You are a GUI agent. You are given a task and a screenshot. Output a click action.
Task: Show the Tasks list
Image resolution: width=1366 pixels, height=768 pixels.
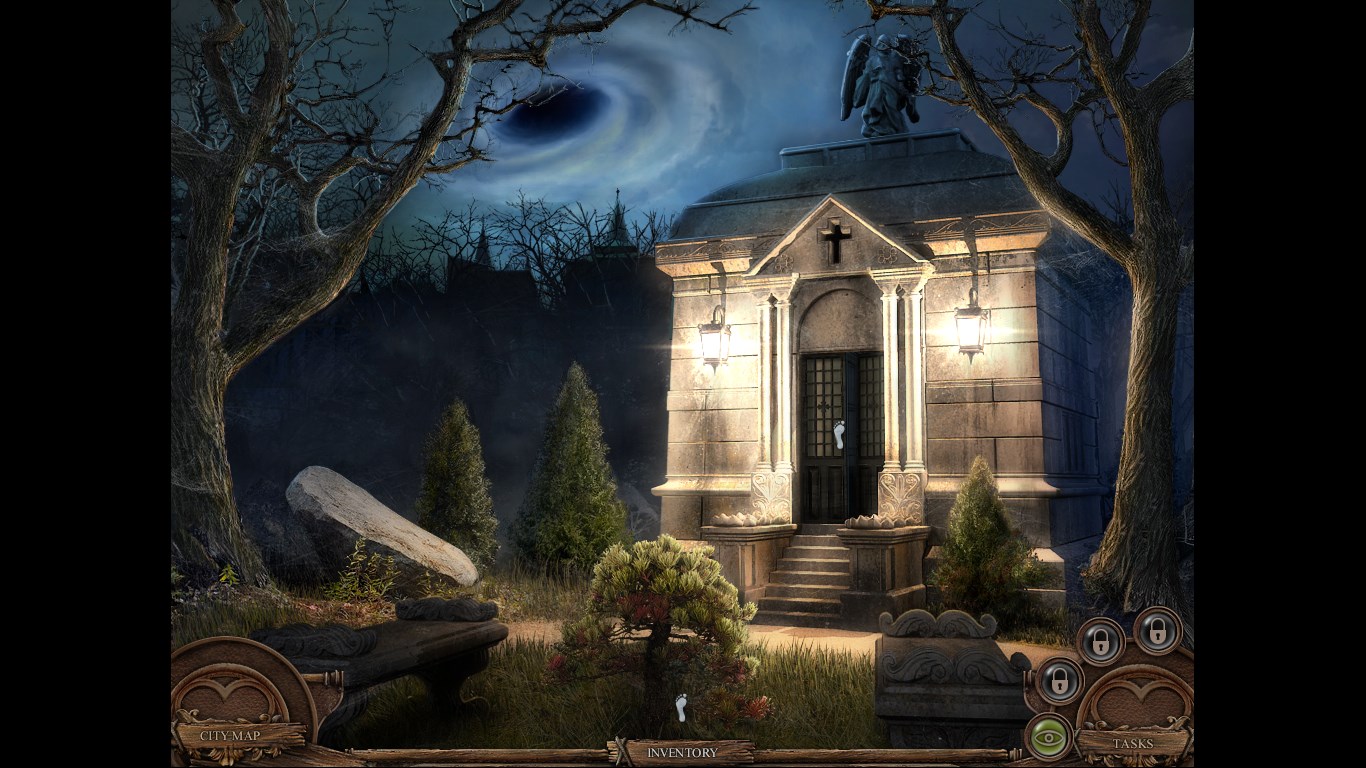coord(1133,743)
